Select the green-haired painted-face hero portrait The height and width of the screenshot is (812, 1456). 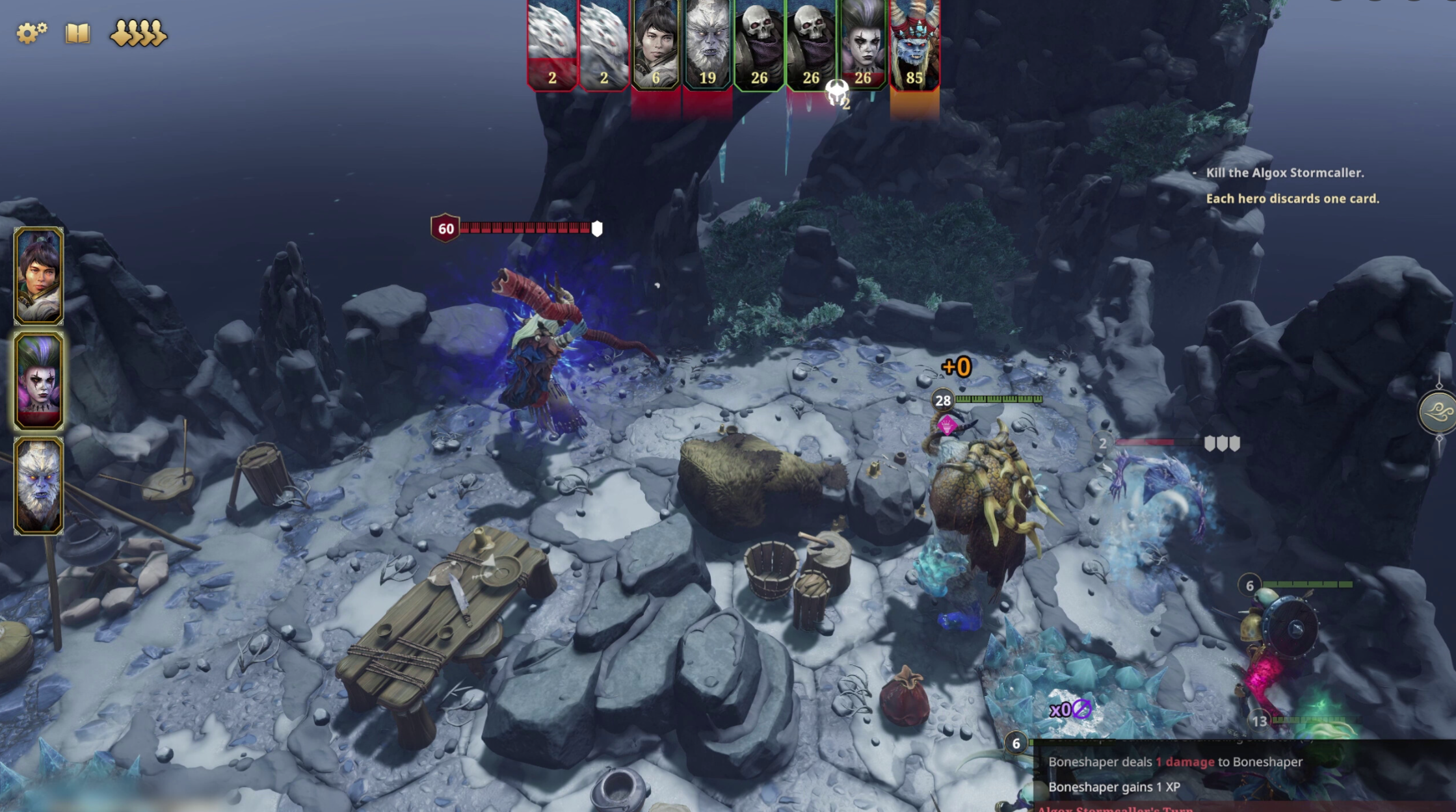39,381
